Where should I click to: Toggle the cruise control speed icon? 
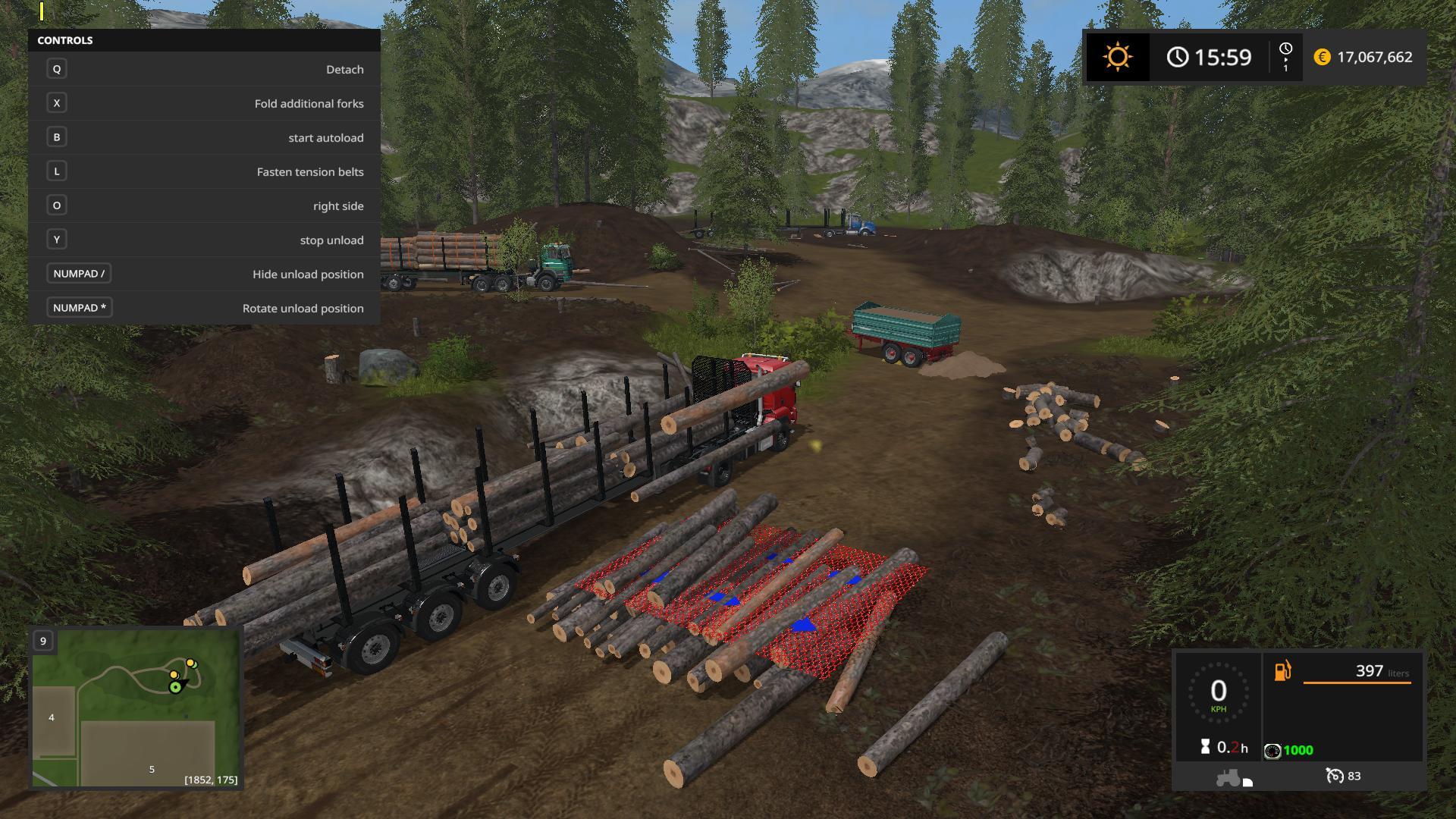coord(1335,776)
